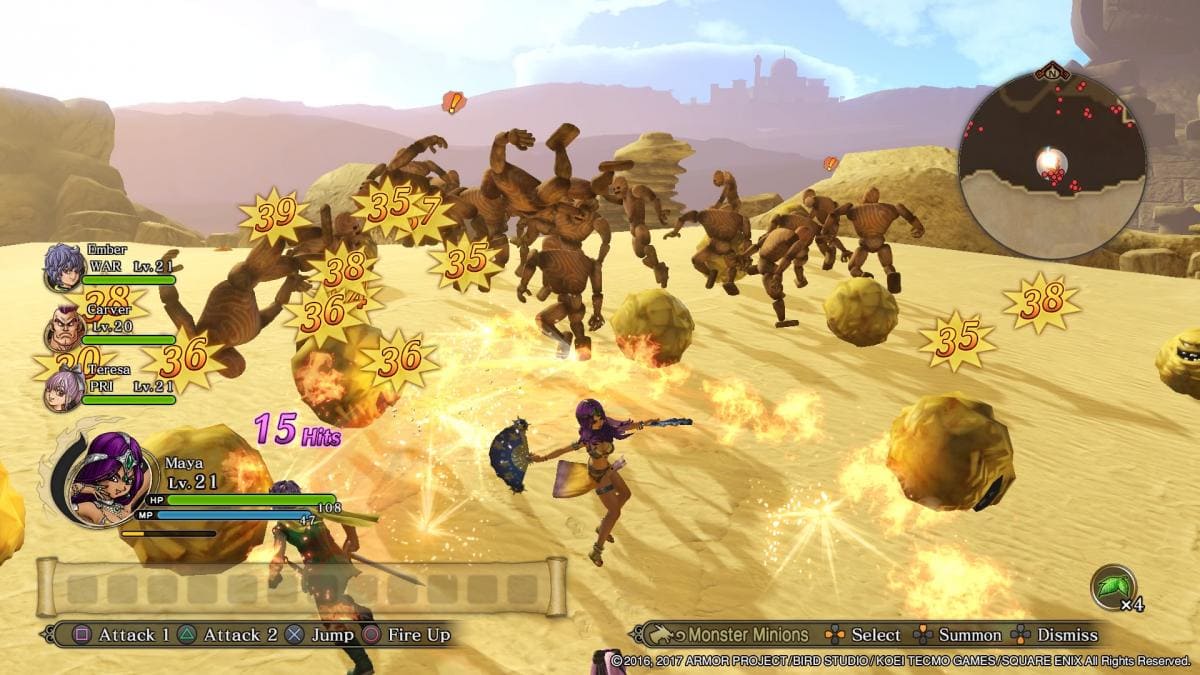Select Carver's party portrait
1200x675 pixels.
(x=64, y=327)
